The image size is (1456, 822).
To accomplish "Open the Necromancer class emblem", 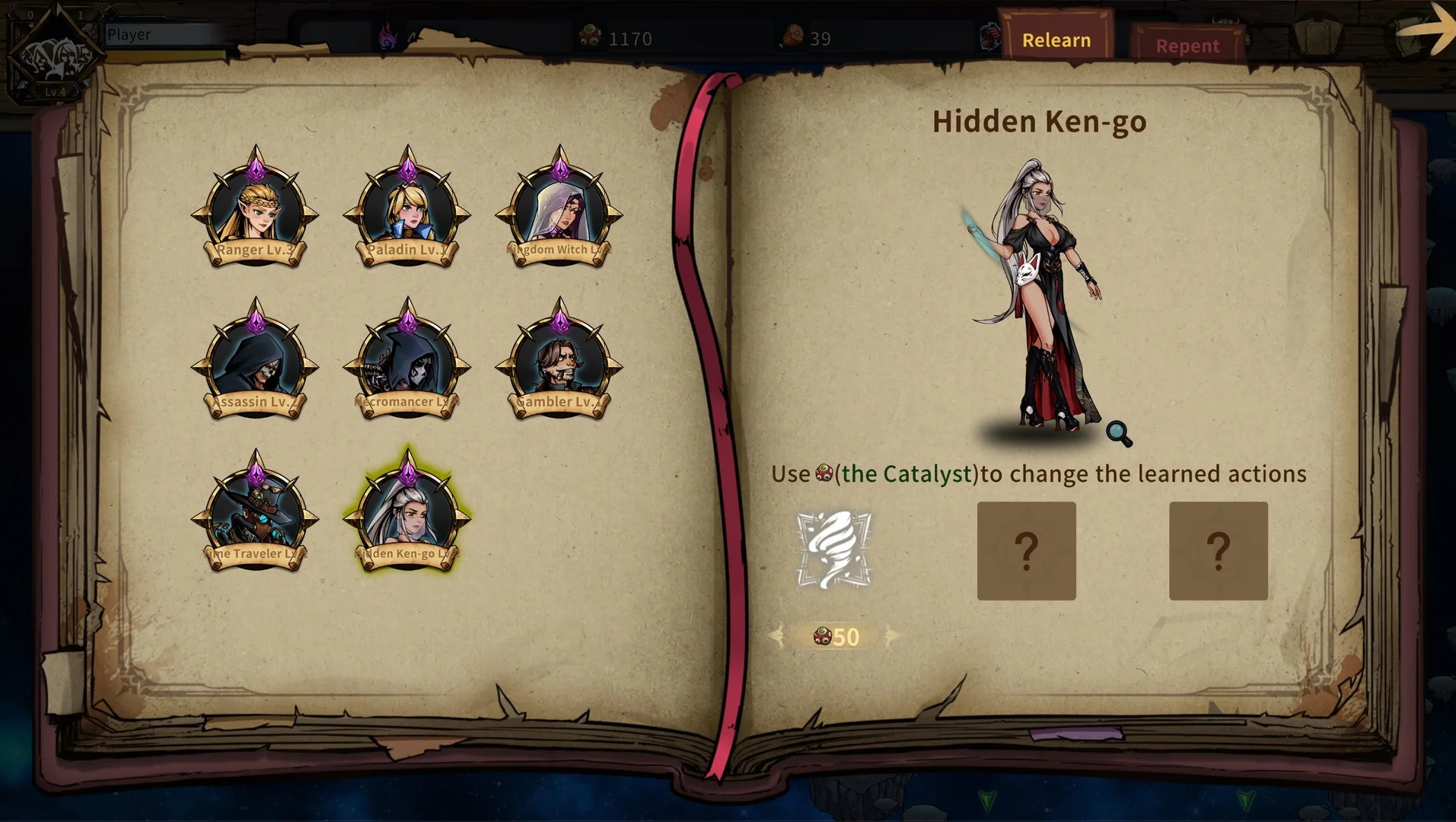I will click(x=407, y=362).
